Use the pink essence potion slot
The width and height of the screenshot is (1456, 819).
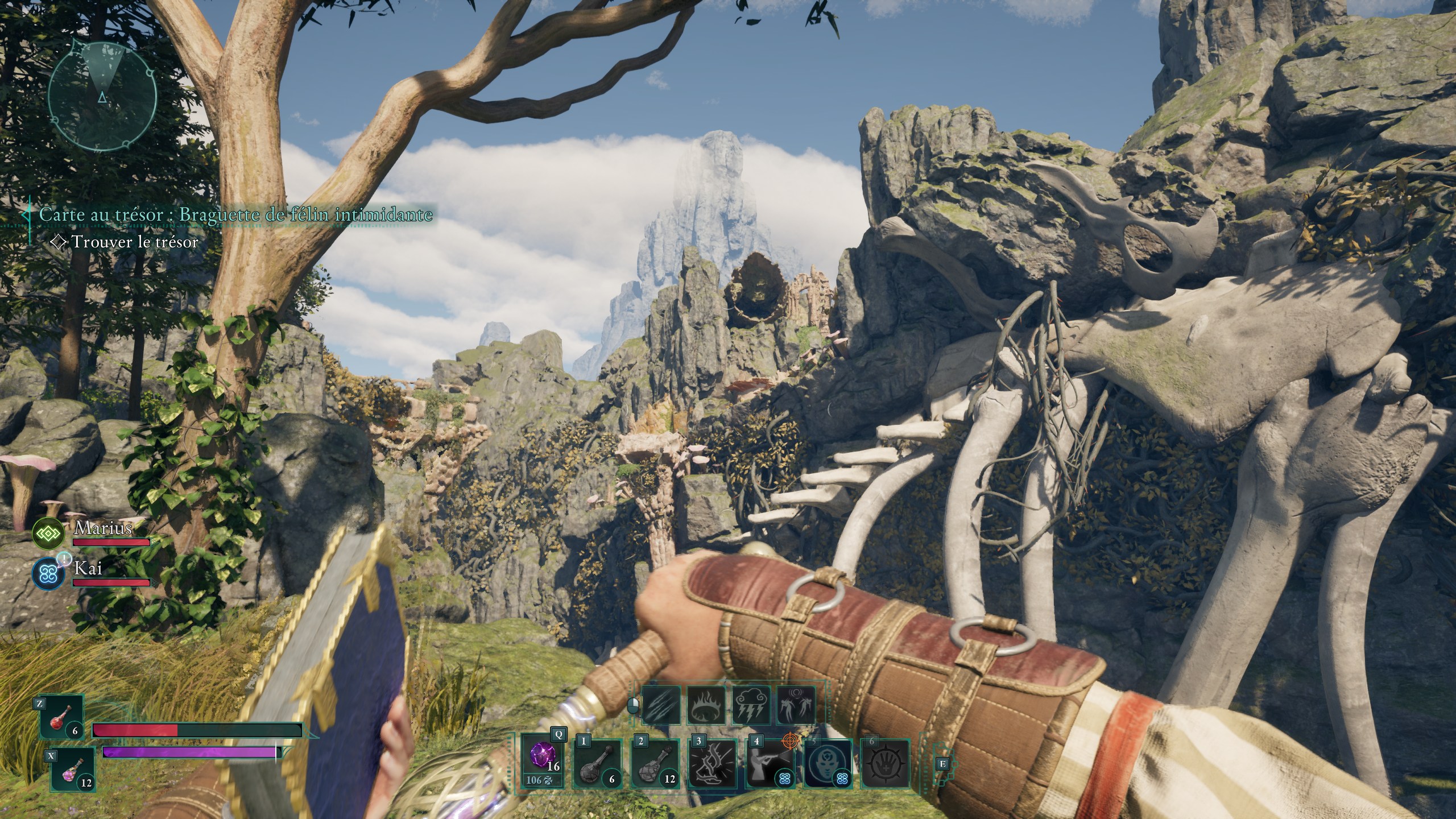coord(72,769)
